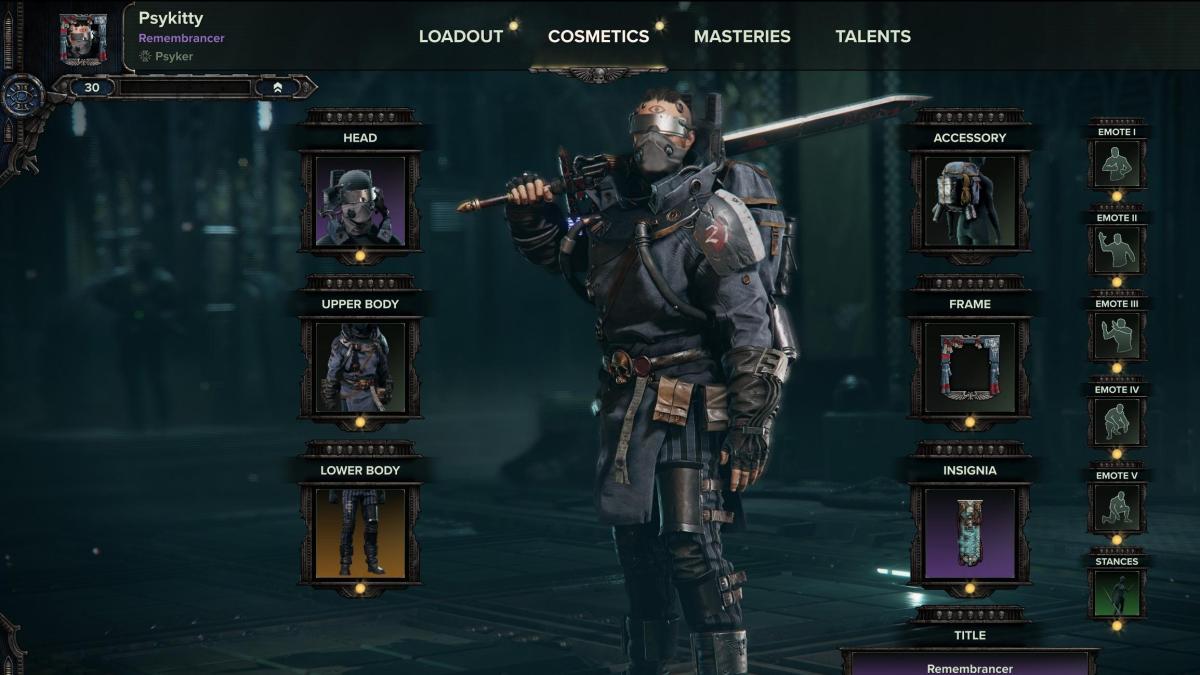The height and width of the screenshot is (675, 1200).
Task: Select the Head cosmetic slot
Action: tap(360, 200)
